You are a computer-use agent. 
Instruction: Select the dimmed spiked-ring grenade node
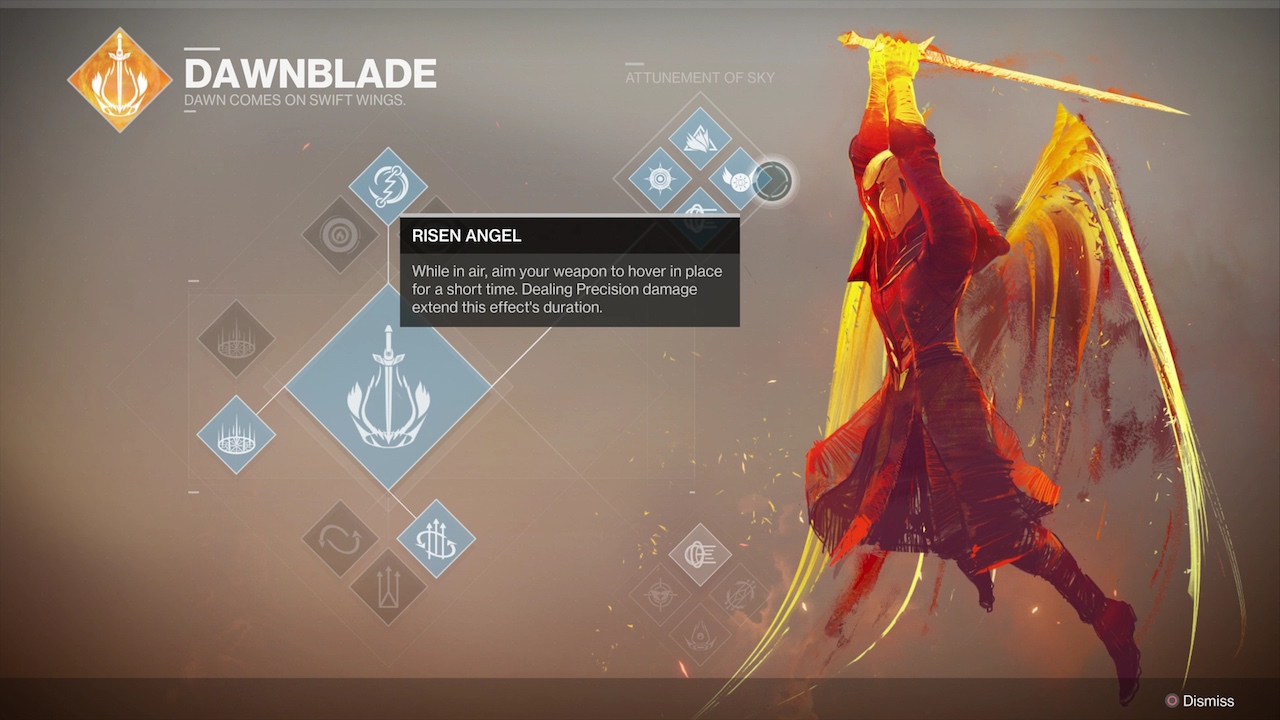[236, 339]
